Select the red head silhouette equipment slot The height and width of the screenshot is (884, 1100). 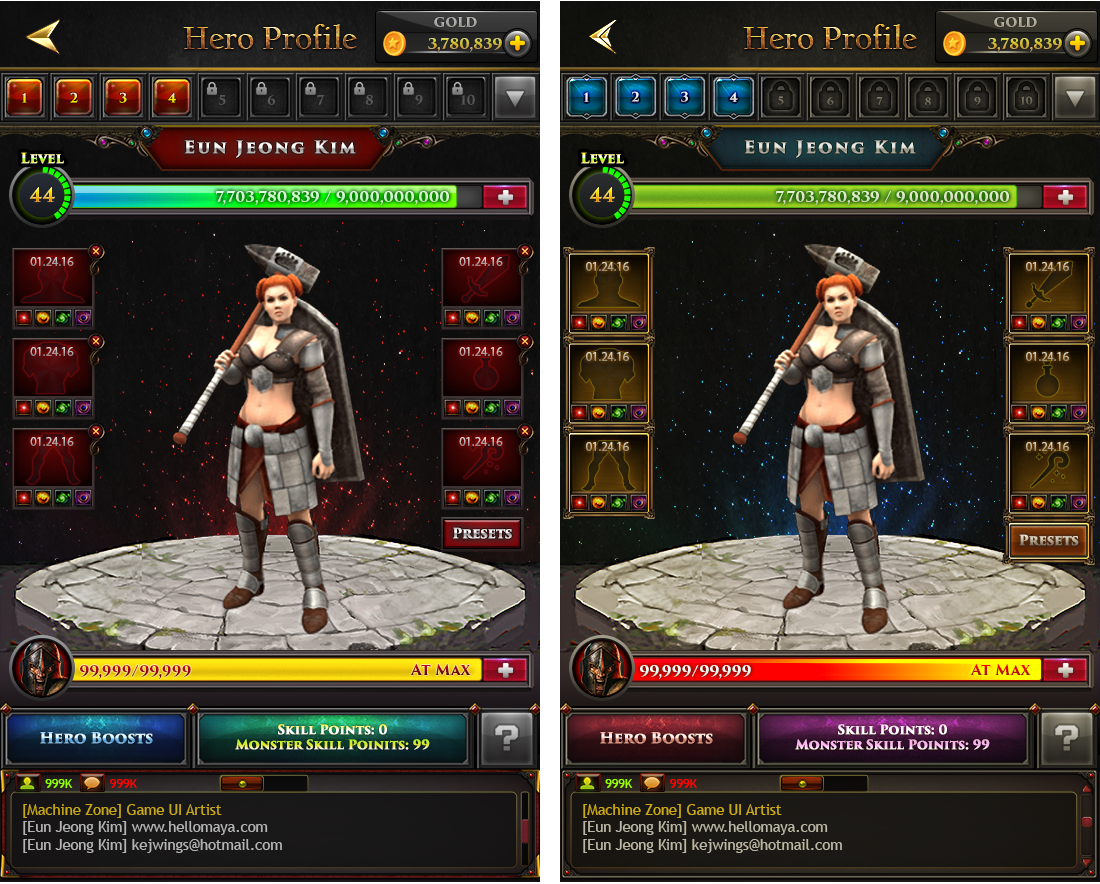(x=53, y=283)
